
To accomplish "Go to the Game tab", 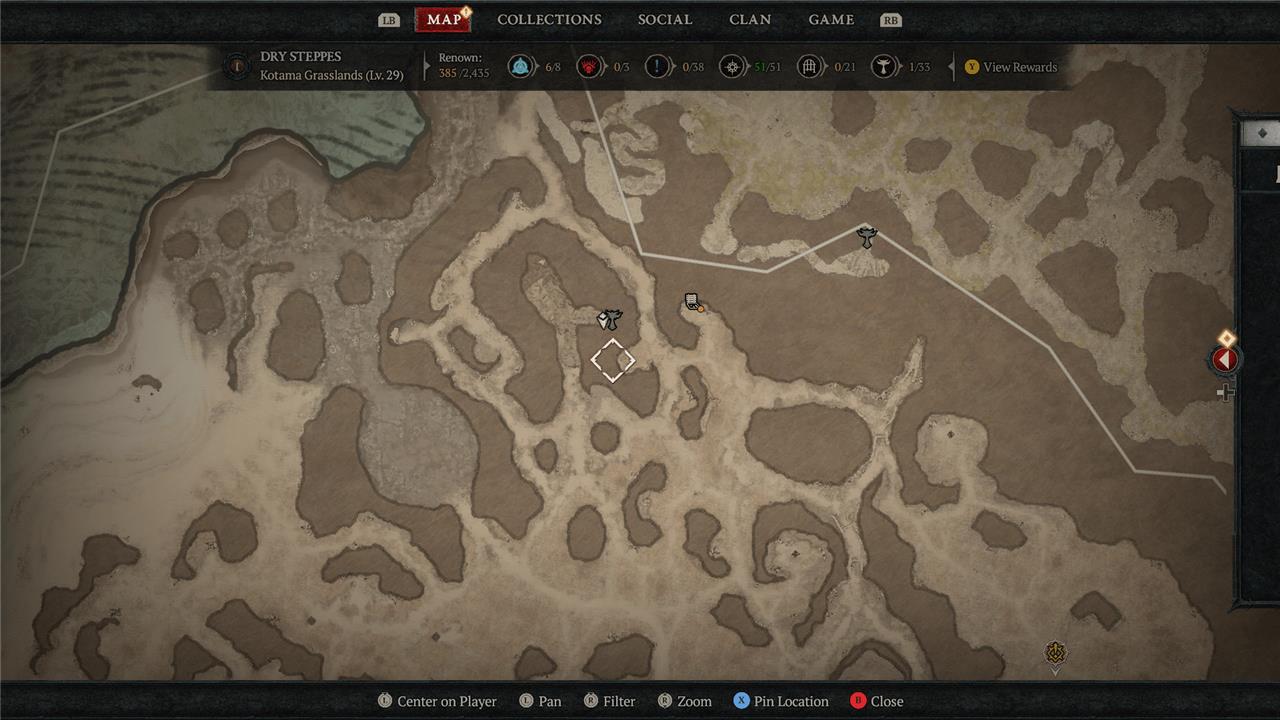I will pos(831,20).
